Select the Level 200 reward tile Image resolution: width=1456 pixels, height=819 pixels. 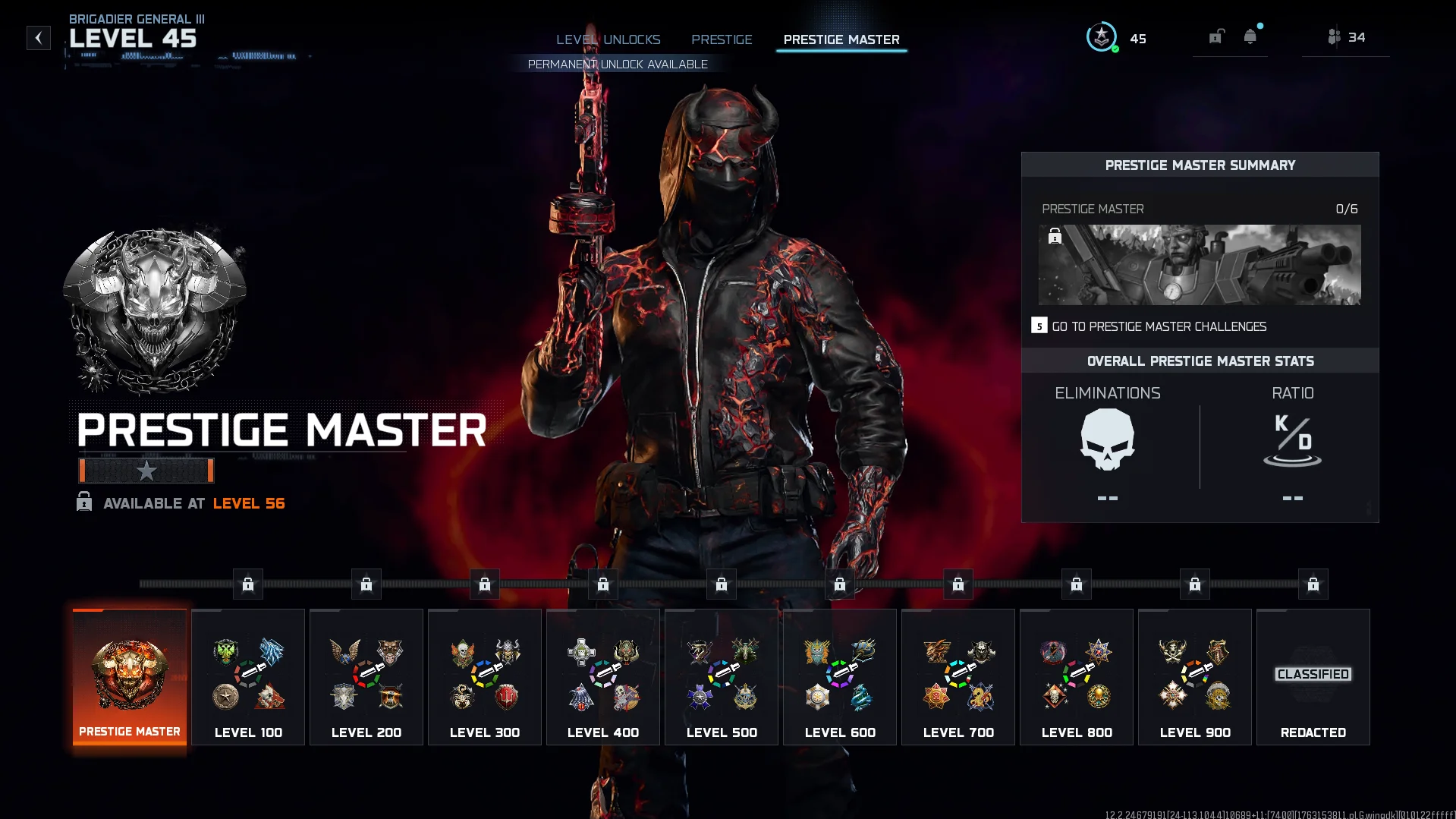point(366,677)
